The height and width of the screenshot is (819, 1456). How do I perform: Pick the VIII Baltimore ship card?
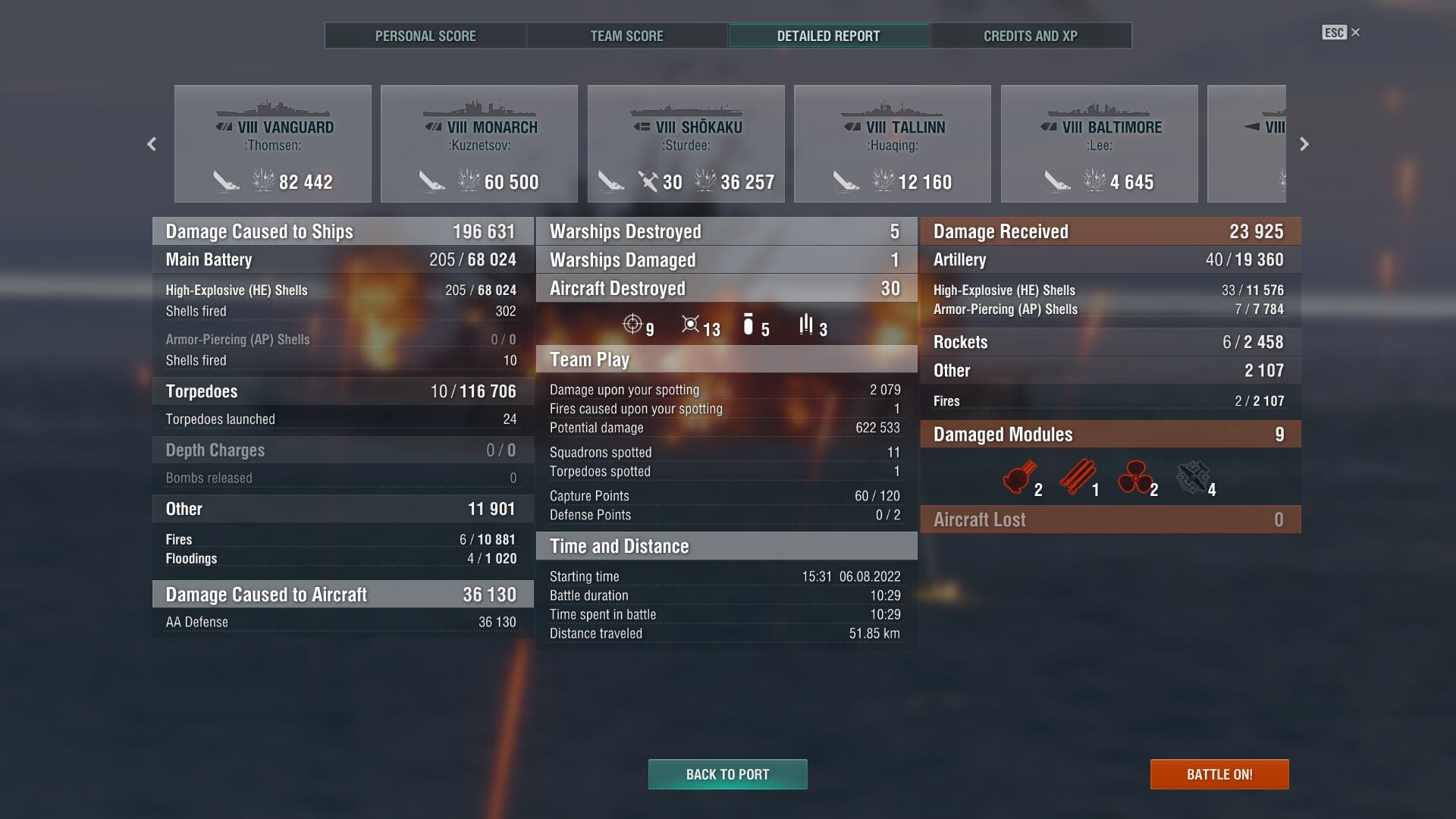1100,144
